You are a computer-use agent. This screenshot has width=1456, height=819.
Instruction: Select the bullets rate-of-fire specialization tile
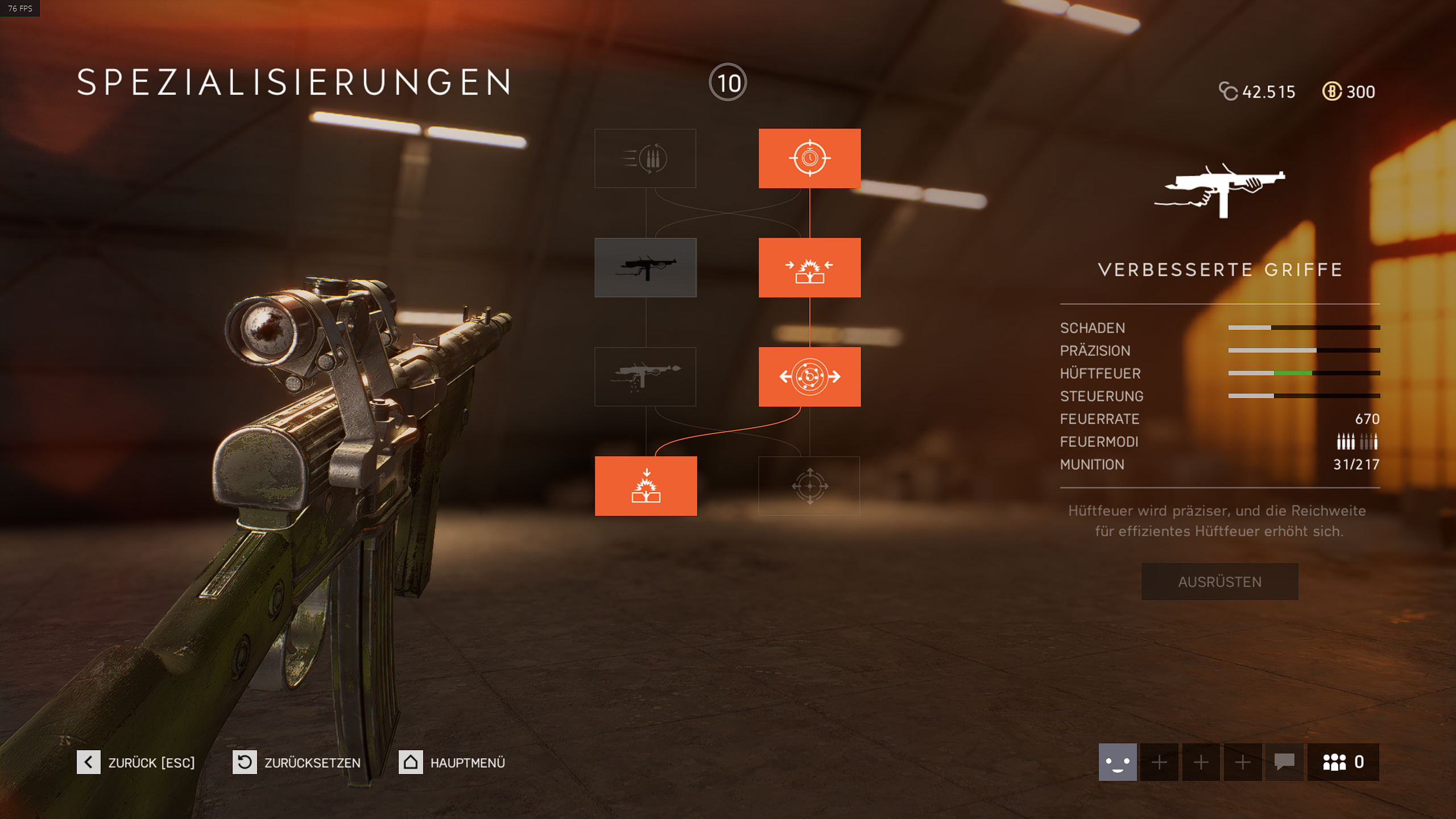coord(645,158)
